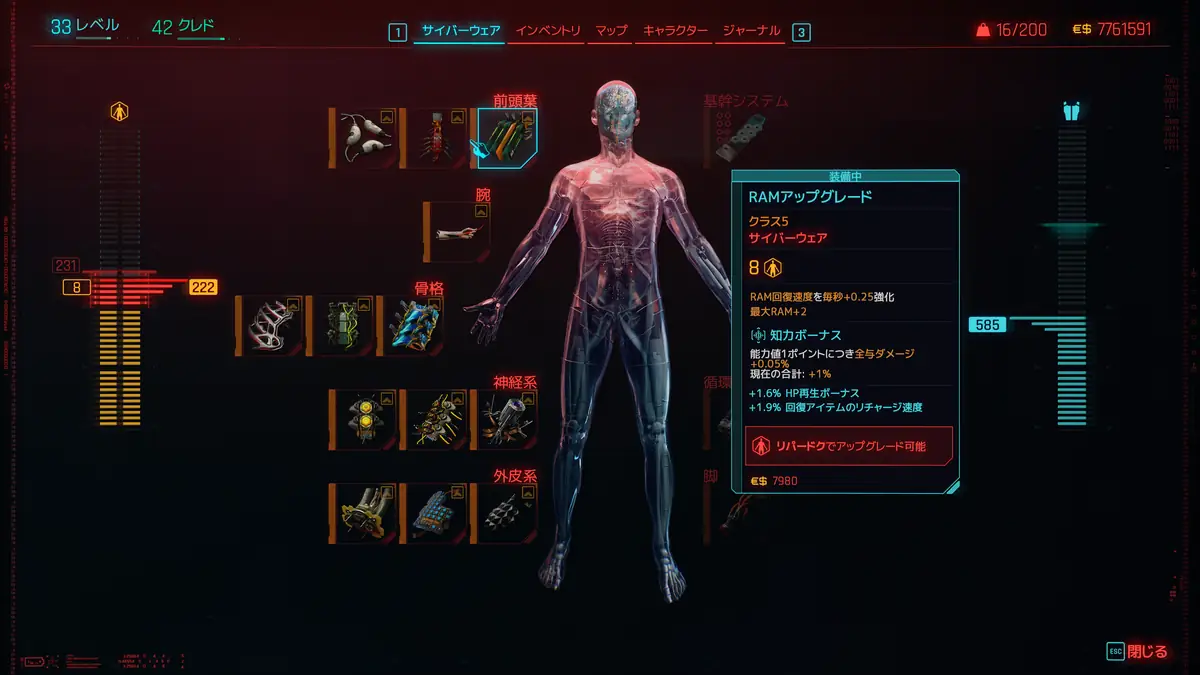Select the green RAM upgrade frontal cortex slot
Screen dimensions: 1200x675
tap(508, 138)
